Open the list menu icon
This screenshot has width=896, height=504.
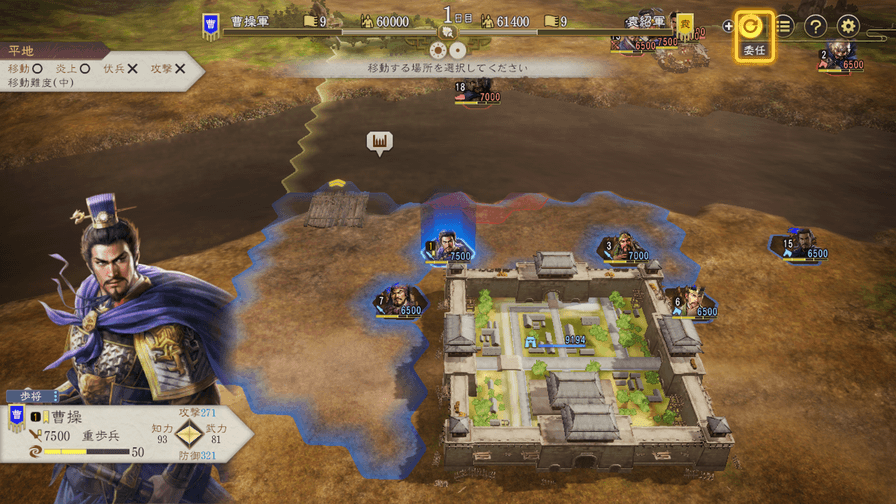click(x=784, y=27)
